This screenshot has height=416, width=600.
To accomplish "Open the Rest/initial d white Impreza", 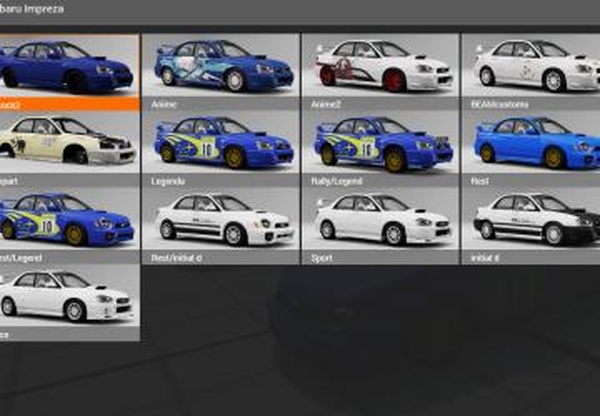I will 221,221.
